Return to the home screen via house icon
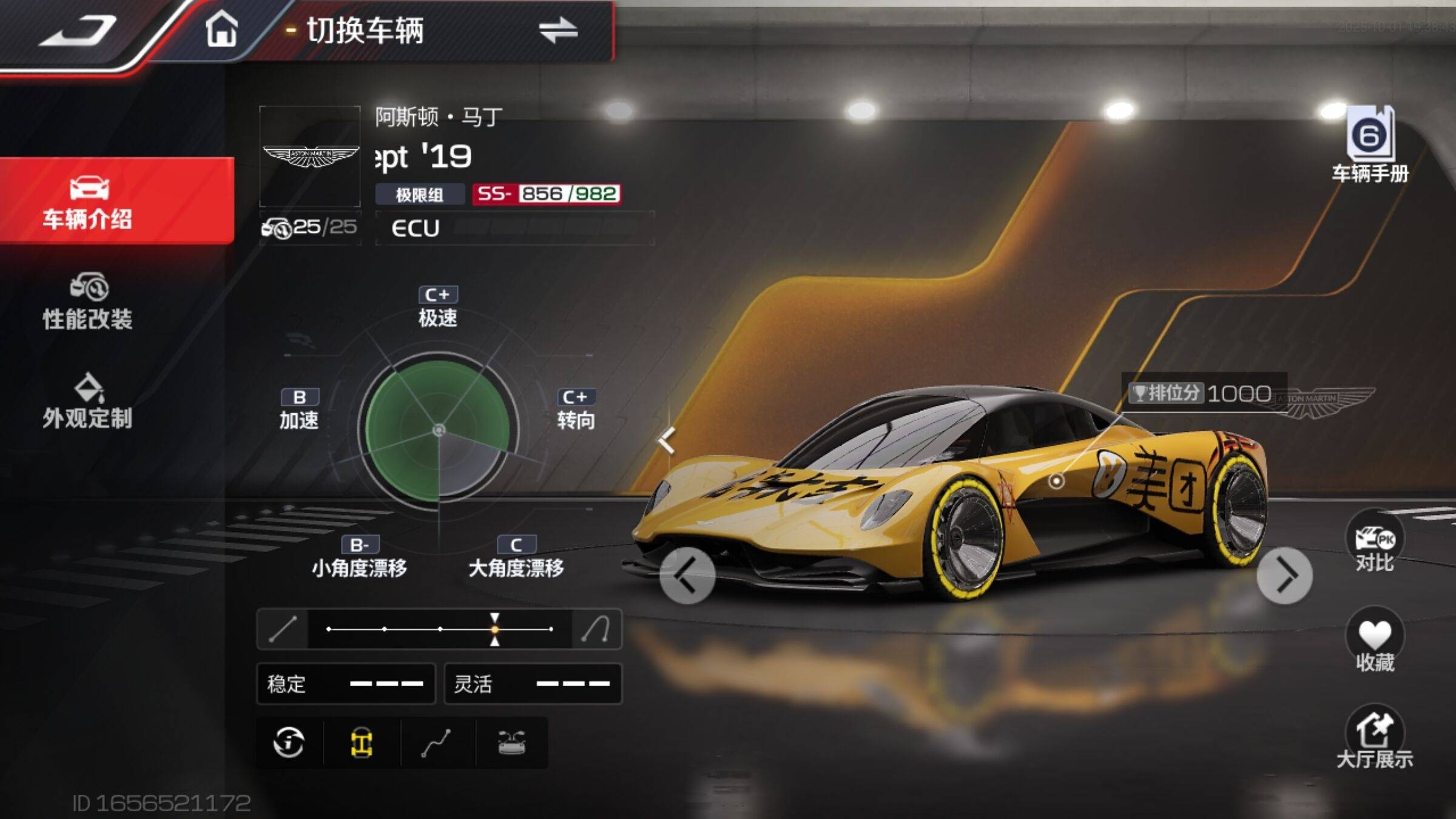The height and width of the screenshot is (819, 1456). 221,29
